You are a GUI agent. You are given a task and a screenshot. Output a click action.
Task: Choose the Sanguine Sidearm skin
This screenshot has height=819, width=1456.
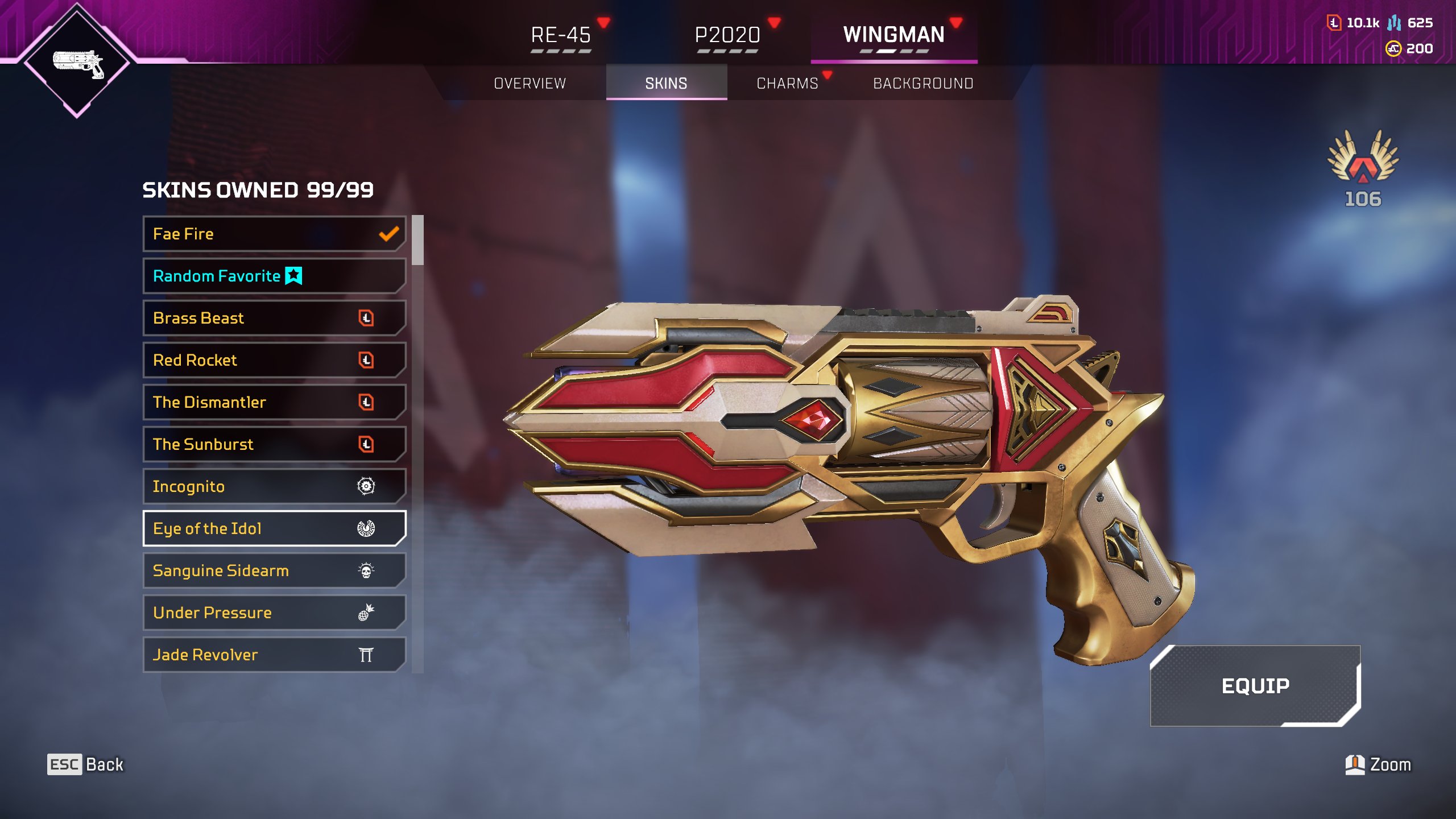[x=274, y=570]
